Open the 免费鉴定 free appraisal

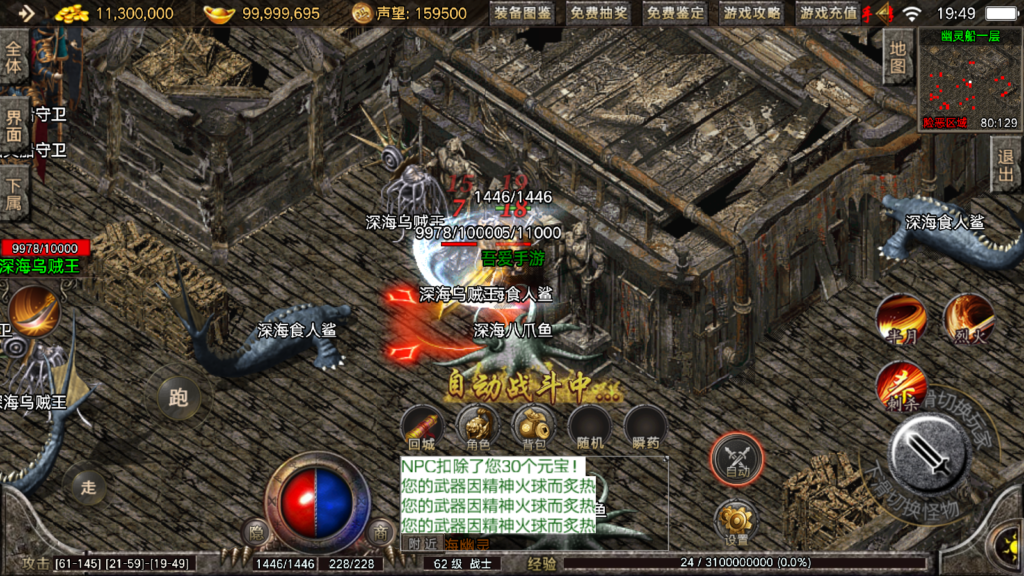(675, 14)
